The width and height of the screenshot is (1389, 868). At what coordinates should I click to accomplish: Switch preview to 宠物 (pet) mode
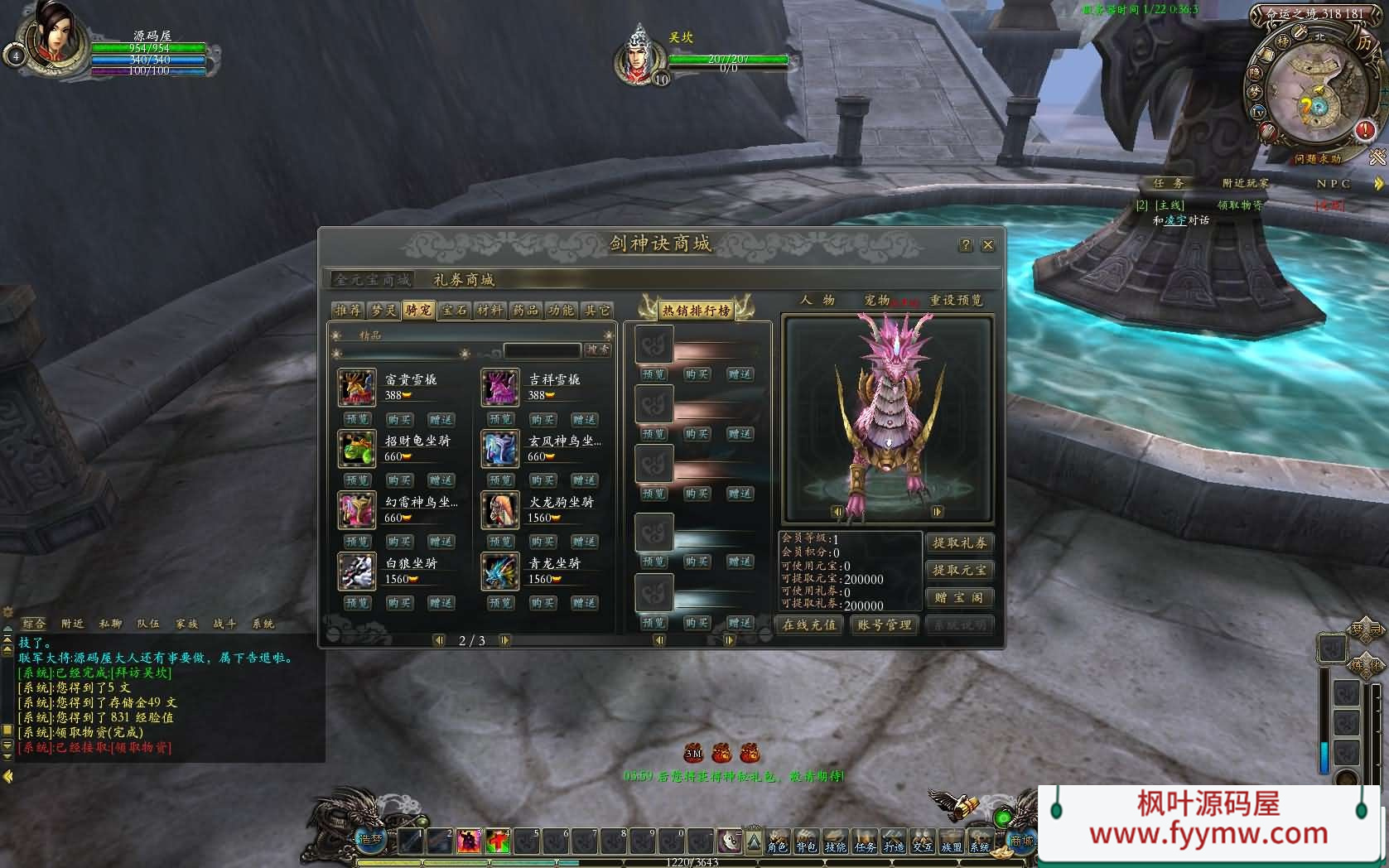pyautogui.click(x=877, y=301)
